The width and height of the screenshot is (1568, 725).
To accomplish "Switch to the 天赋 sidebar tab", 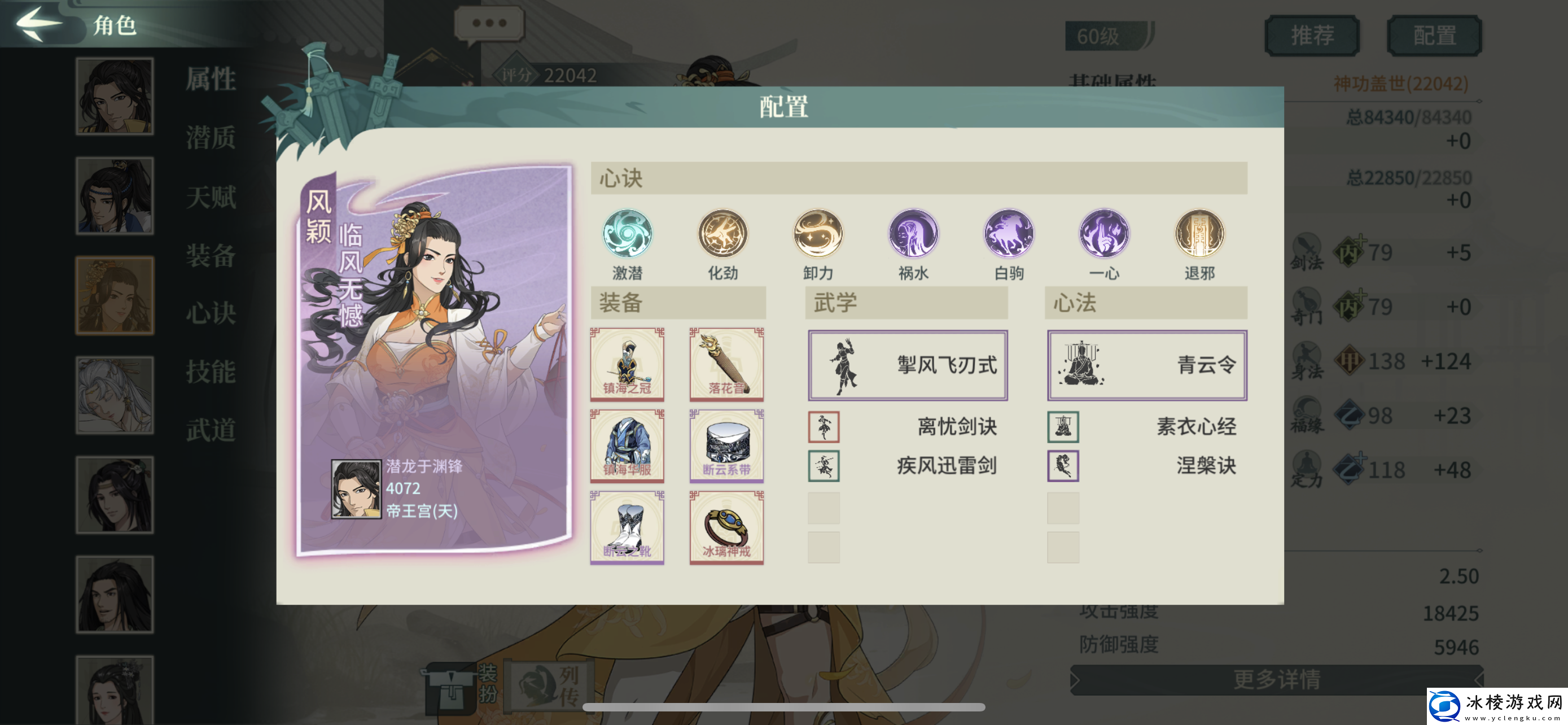I will click(x=211, y=198).
